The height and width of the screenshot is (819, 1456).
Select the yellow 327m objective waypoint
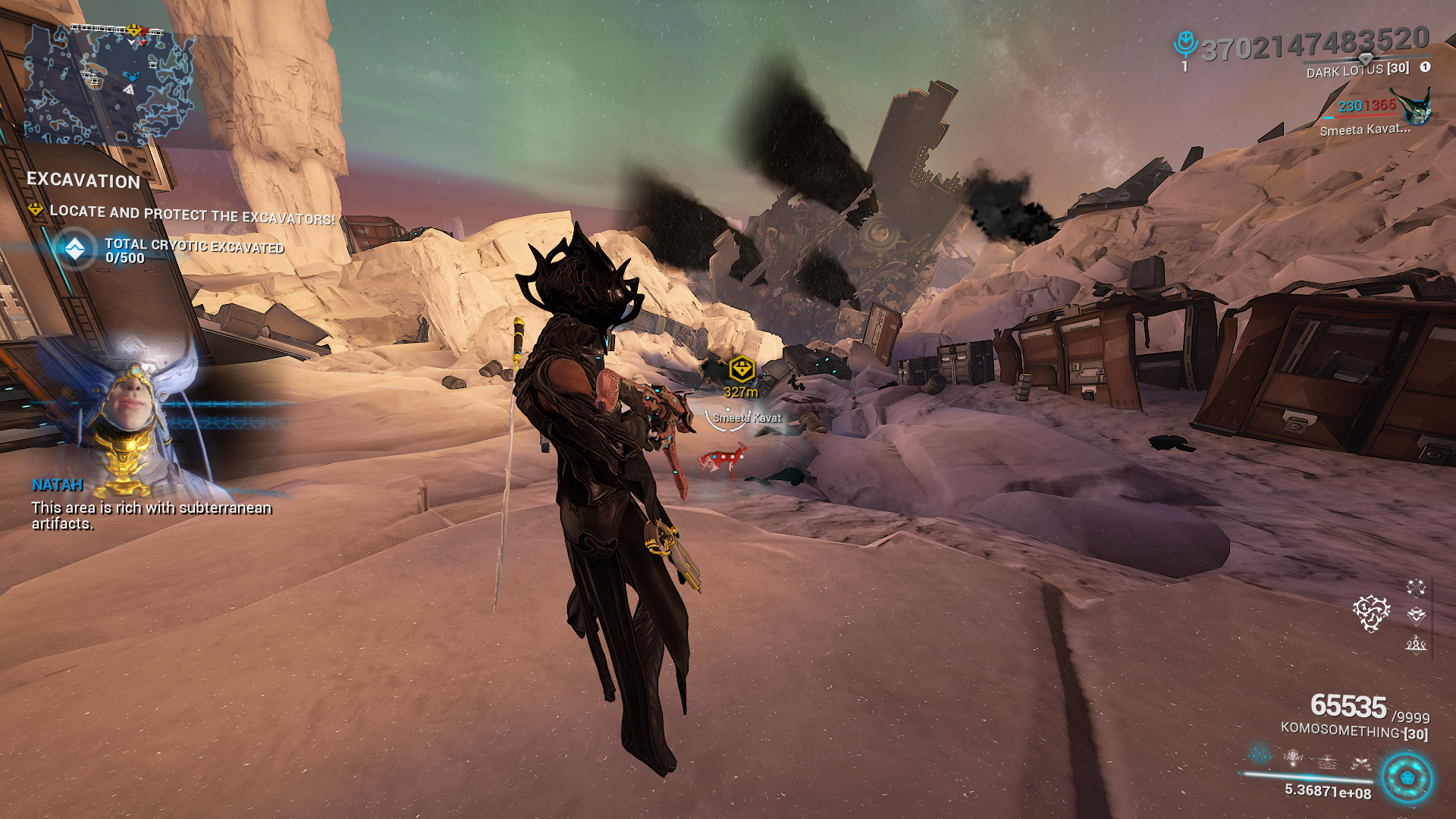[x=741, y=370]
